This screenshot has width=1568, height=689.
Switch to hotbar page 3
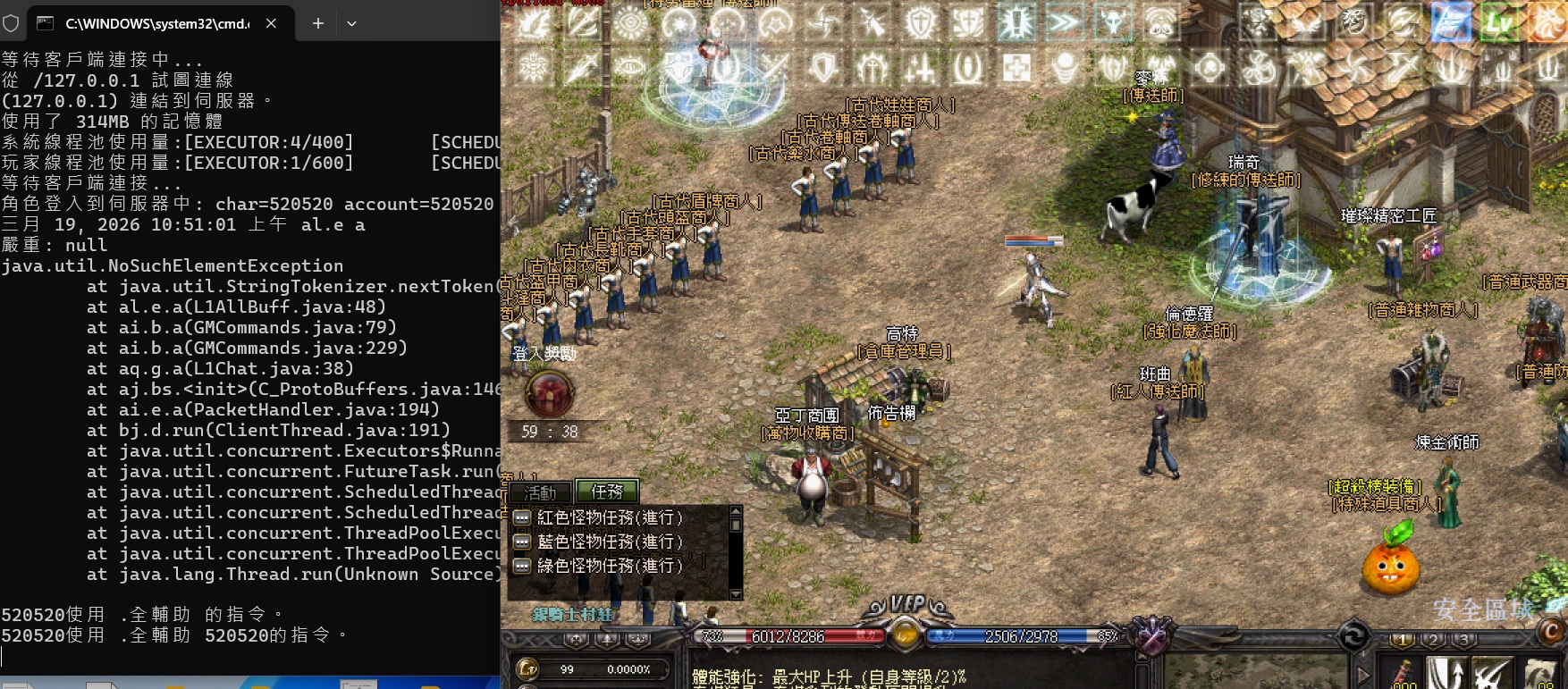pos(1464,640)
